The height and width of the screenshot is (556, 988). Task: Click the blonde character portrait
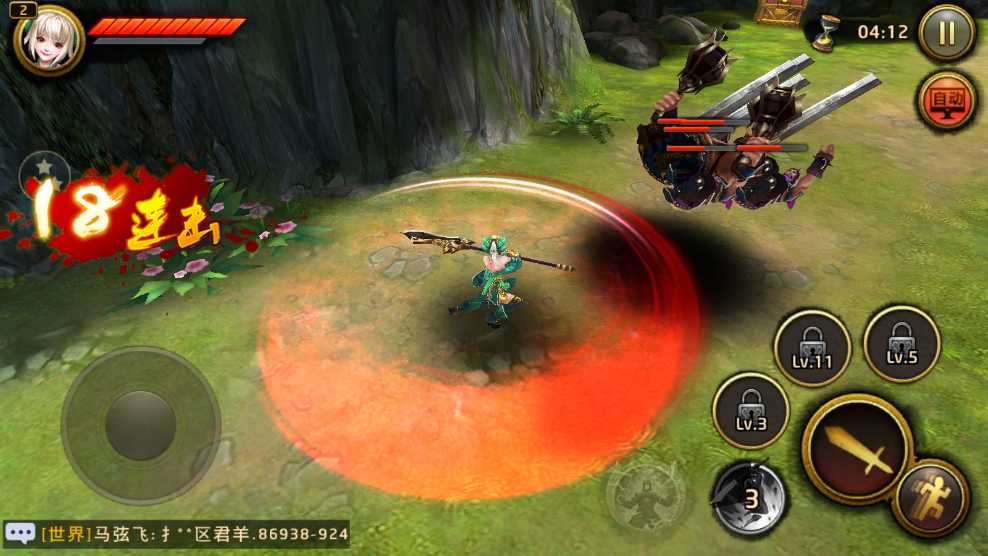point(48,40)
